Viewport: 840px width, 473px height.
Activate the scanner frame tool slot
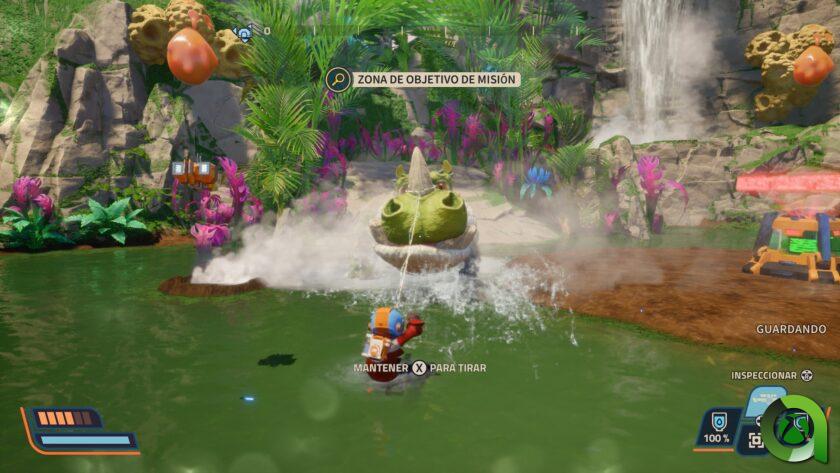click(x=756, y=440)
